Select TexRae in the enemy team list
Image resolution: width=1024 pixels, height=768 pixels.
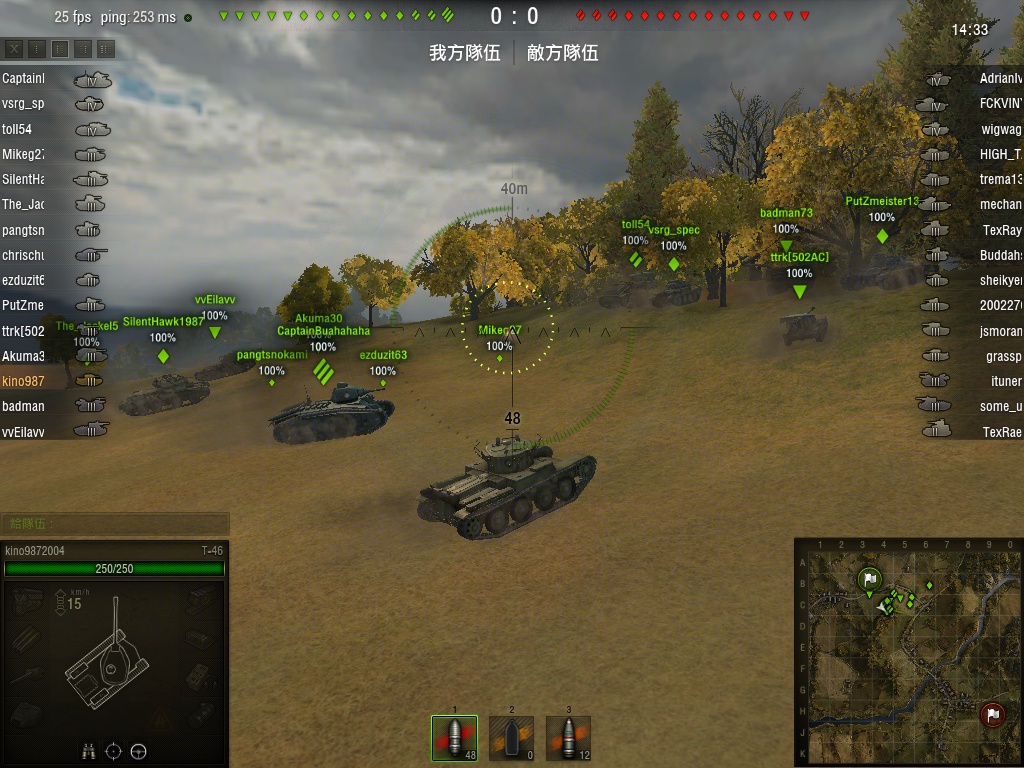tap(970, 431)
